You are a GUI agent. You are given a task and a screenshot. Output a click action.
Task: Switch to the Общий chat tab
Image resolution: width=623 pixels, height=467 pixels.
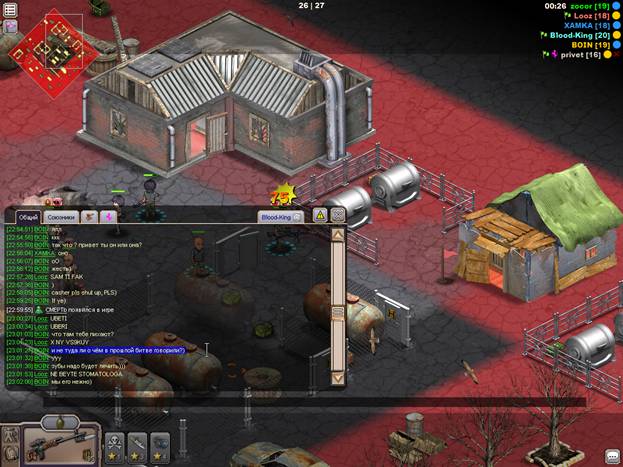point(29,216)
